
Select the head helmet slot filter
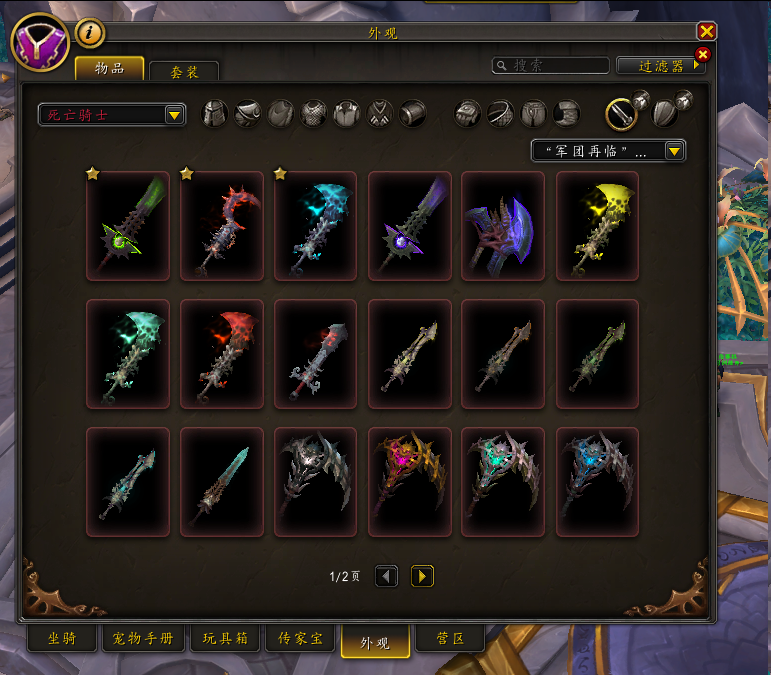[x=215, y=114]
